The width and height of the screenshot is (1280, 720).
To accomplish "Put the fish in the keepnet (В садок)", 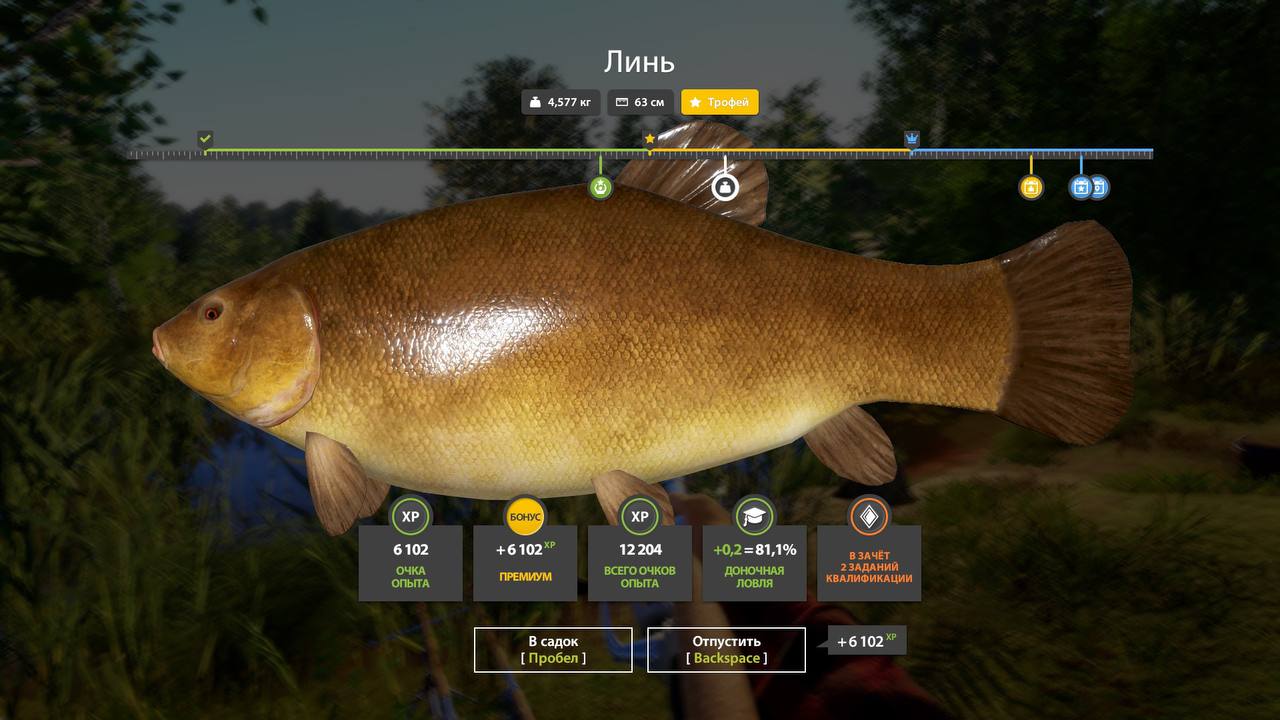I will tap(553, 650).
